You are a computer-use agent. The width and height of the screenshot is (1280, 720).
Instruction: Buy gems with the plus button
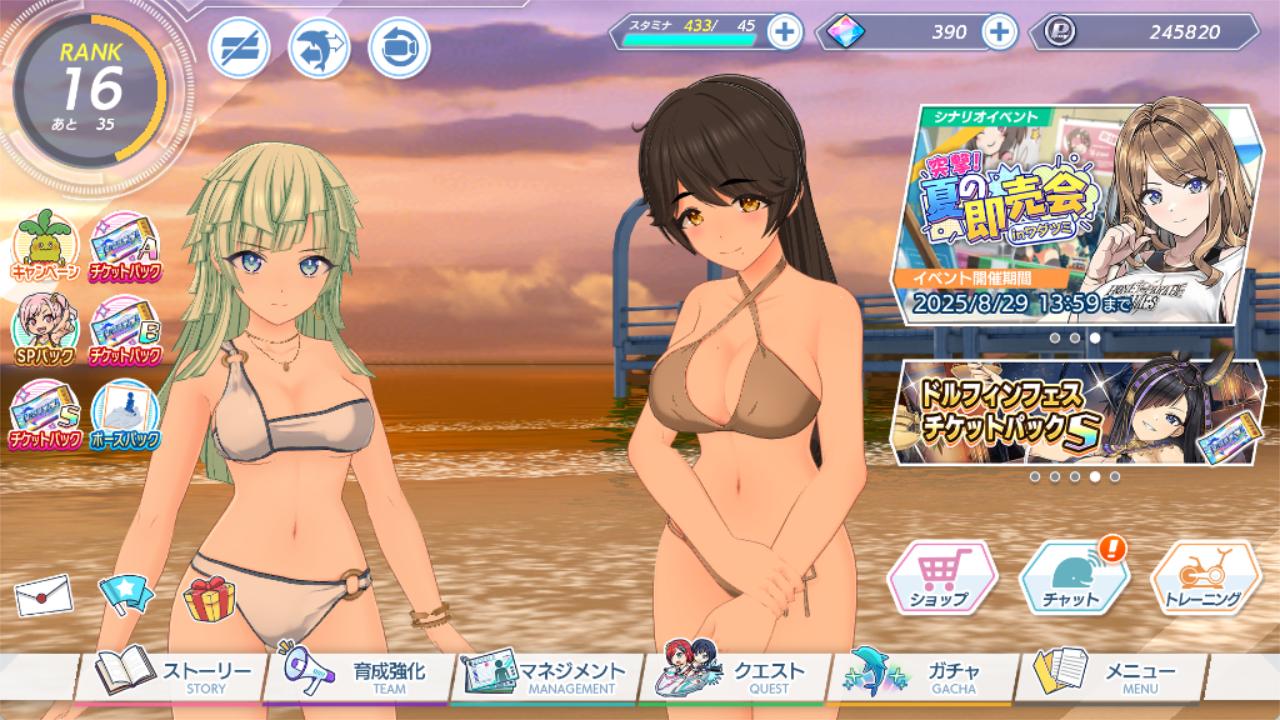(x=999, y=32)
